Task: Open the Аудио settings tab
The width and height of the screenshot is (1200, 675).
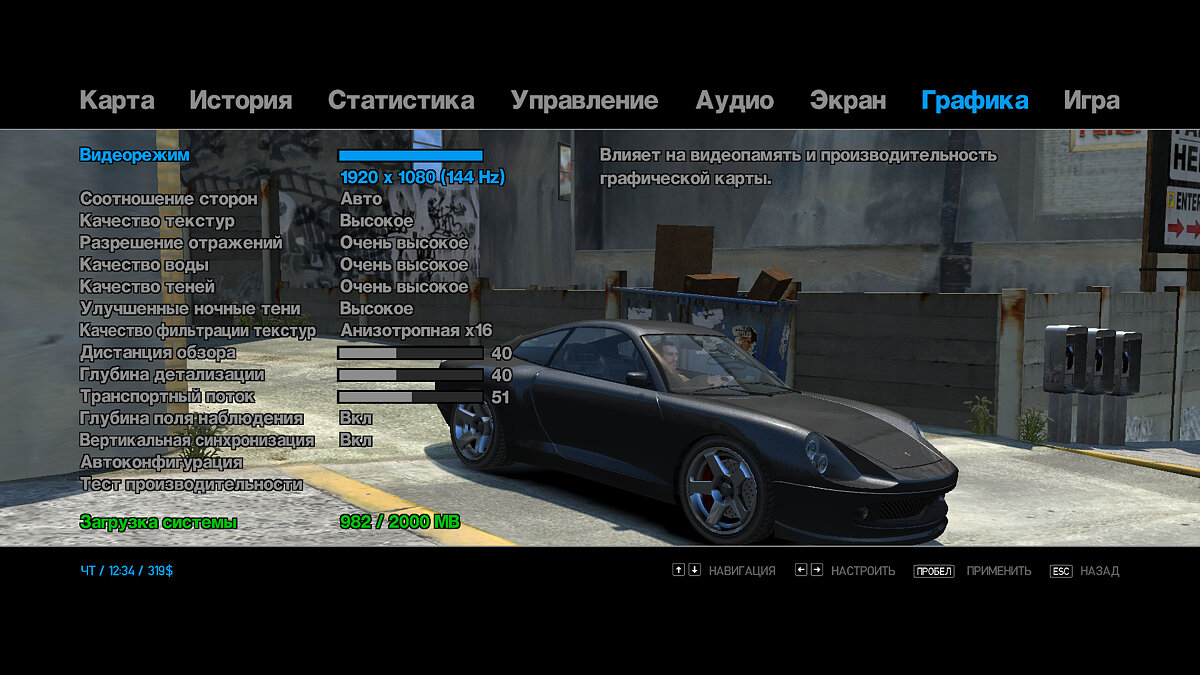Action: point(735,100)
